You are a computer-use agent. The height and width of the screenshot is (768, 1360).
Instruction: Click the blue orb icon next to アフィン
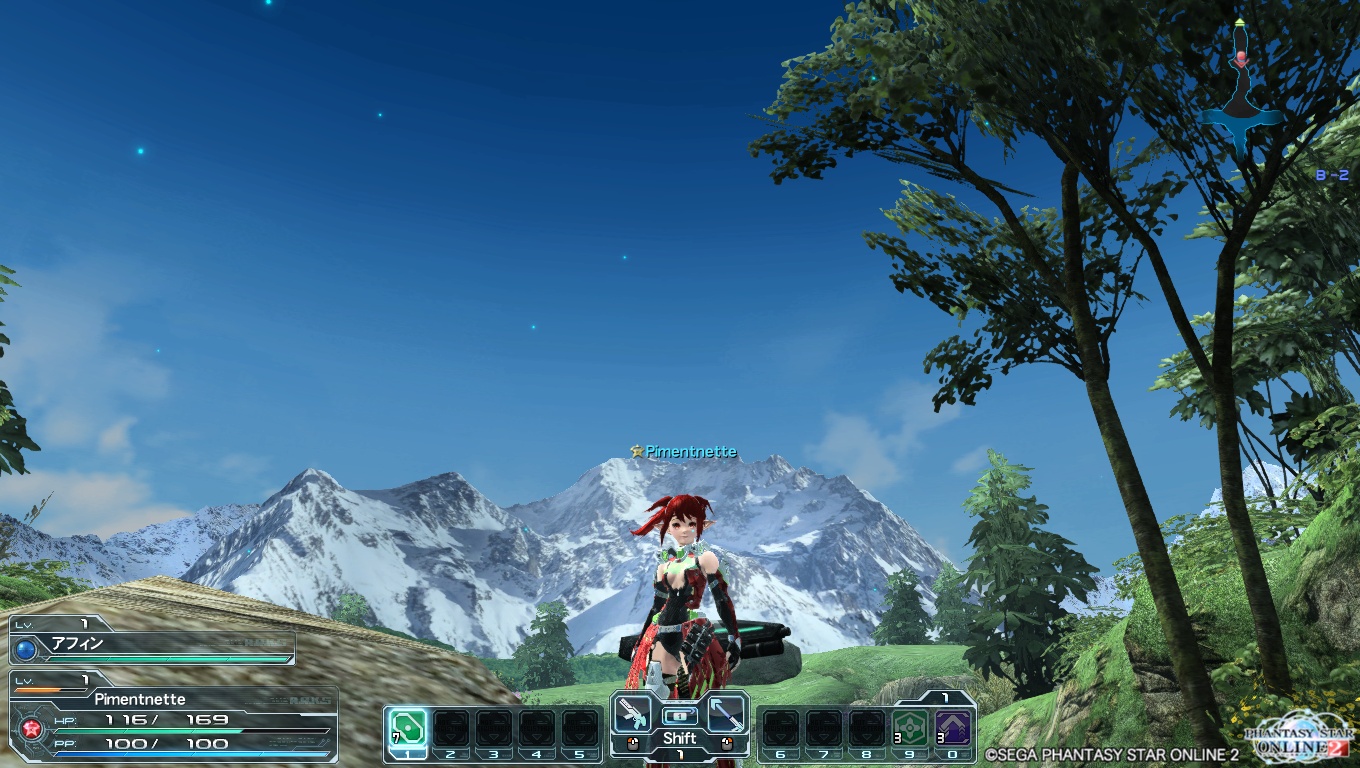tap(27, 650)
